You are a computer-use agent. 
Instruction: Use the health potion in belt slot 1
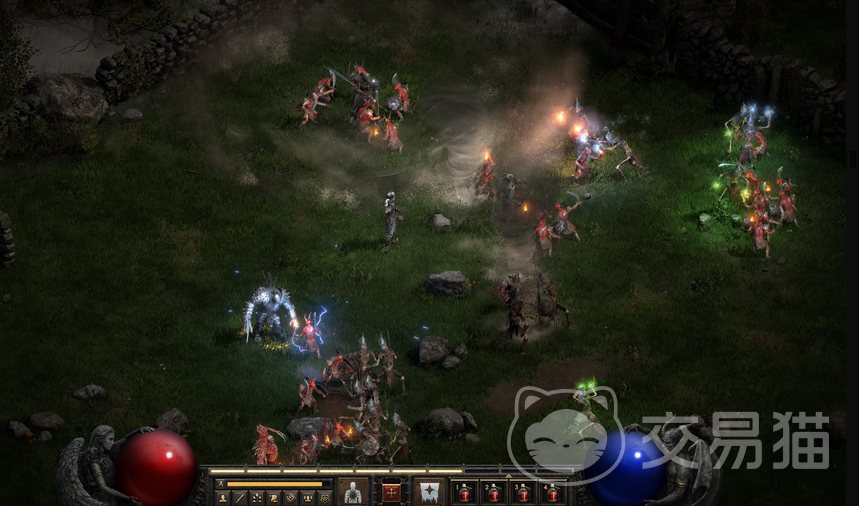pyautogui.click(x=464, y=492)
